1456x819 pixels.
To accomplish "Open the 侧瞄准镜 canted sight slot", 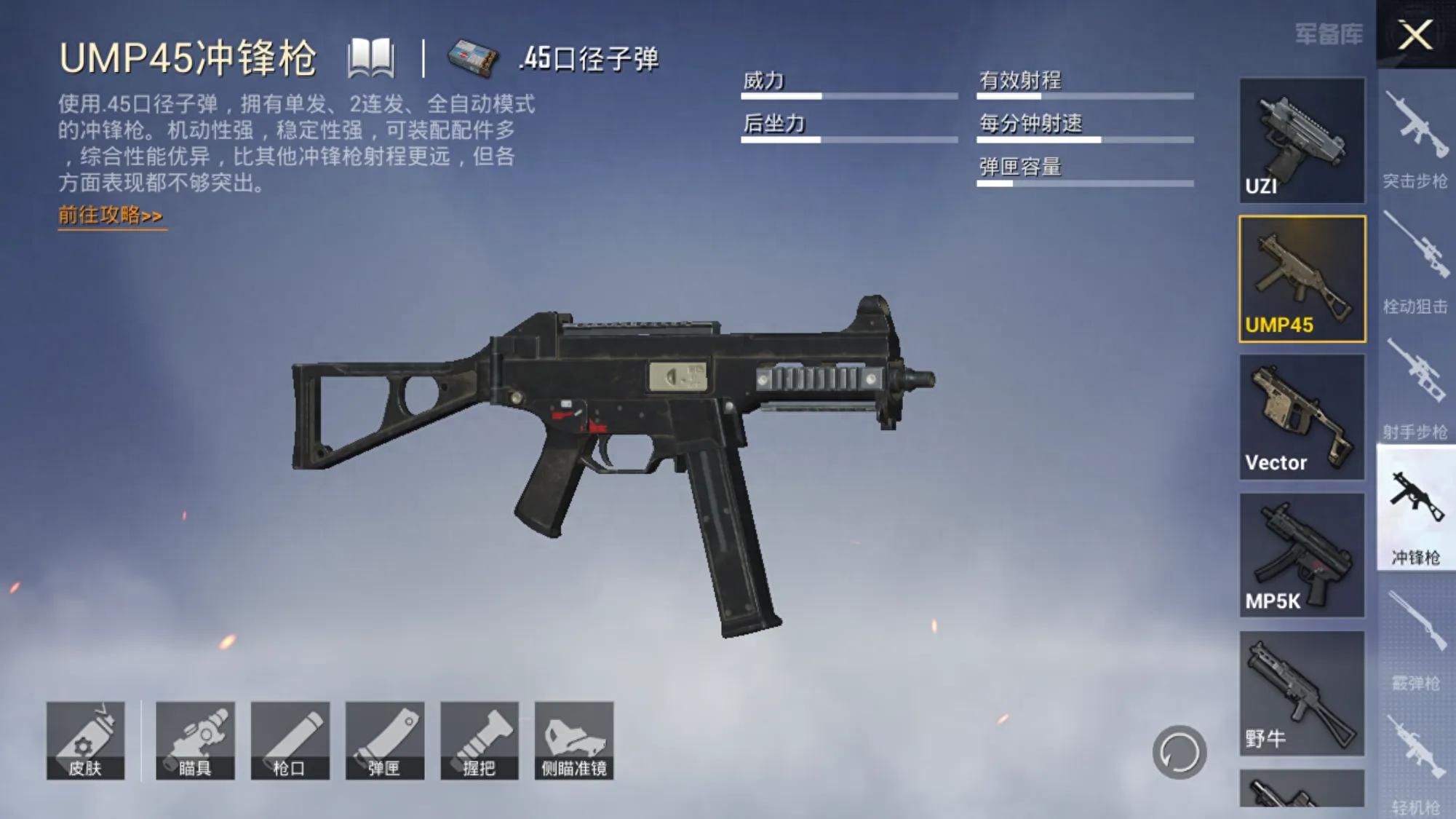I will click(x=574, y=740).
